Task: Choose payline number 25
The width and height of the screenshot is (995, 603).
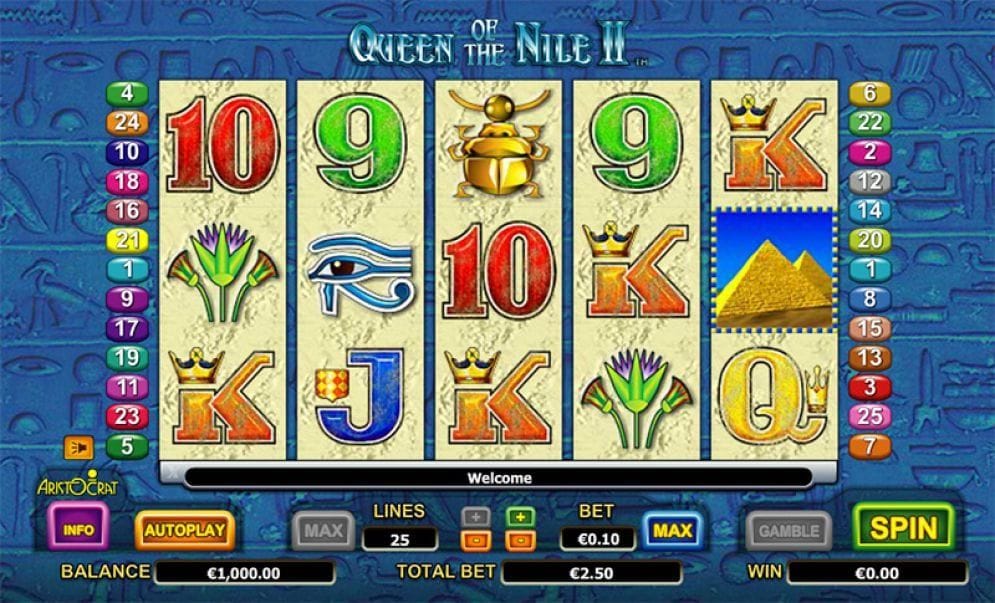Action: 869,416
